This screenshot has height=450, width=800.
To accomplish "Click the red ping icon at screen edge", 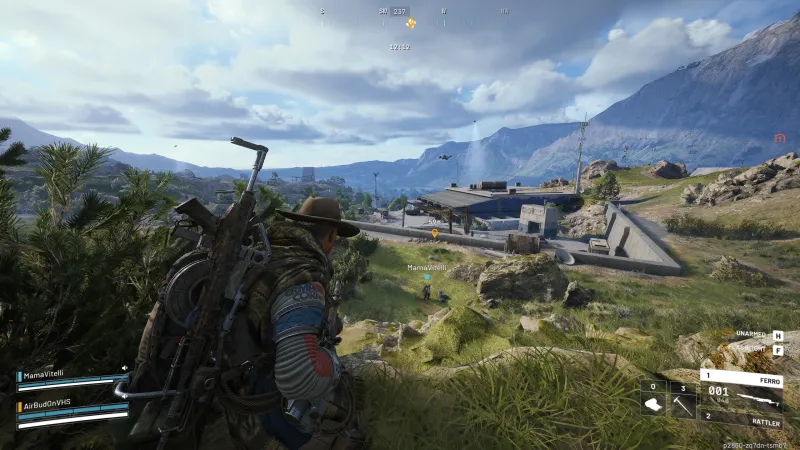I will point(779,139).
